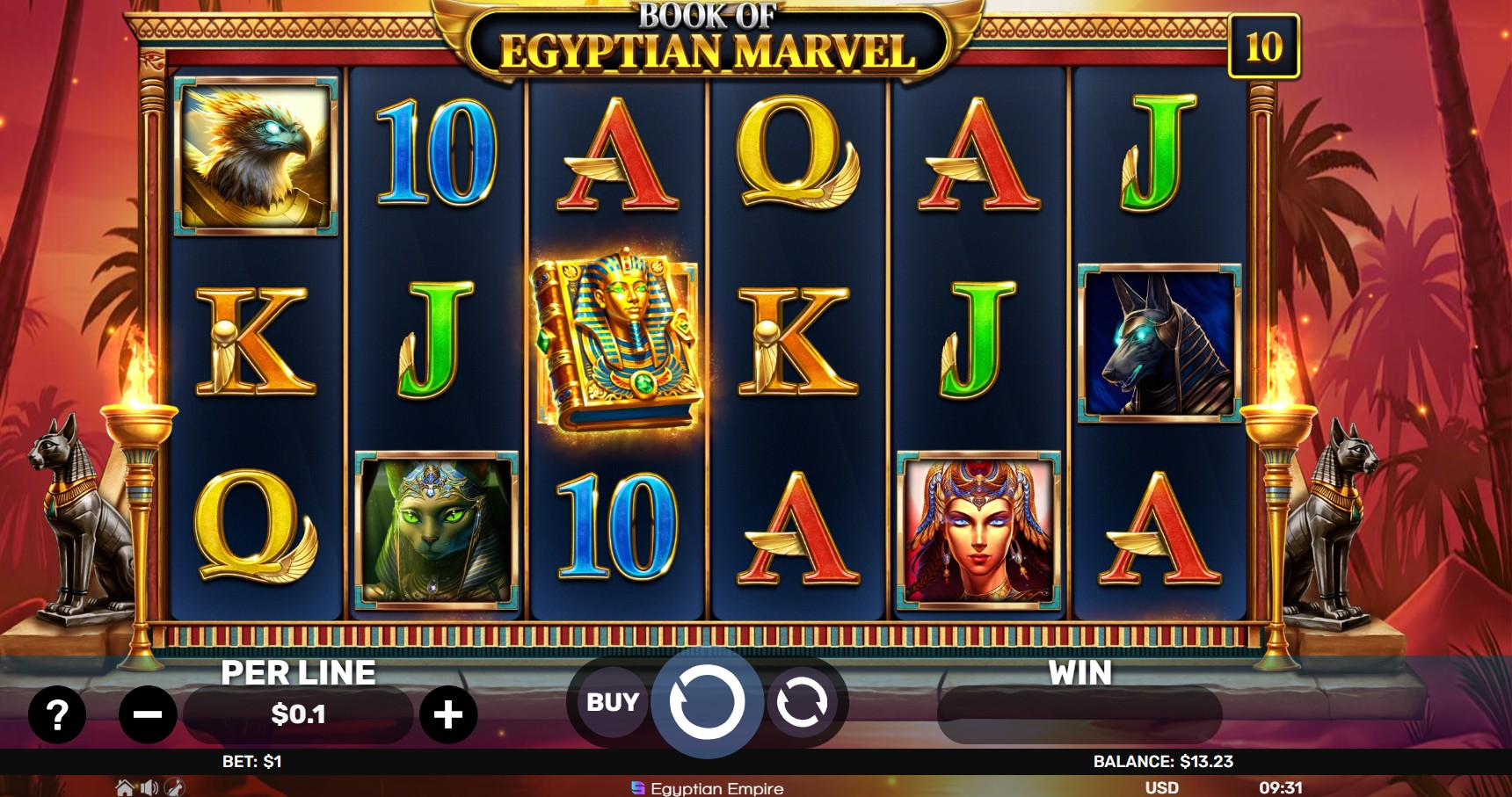Start autoplay with the circular arrows icon
Image resolution: width=1512 pixels, height=797 pixels.
pos(800,701)
